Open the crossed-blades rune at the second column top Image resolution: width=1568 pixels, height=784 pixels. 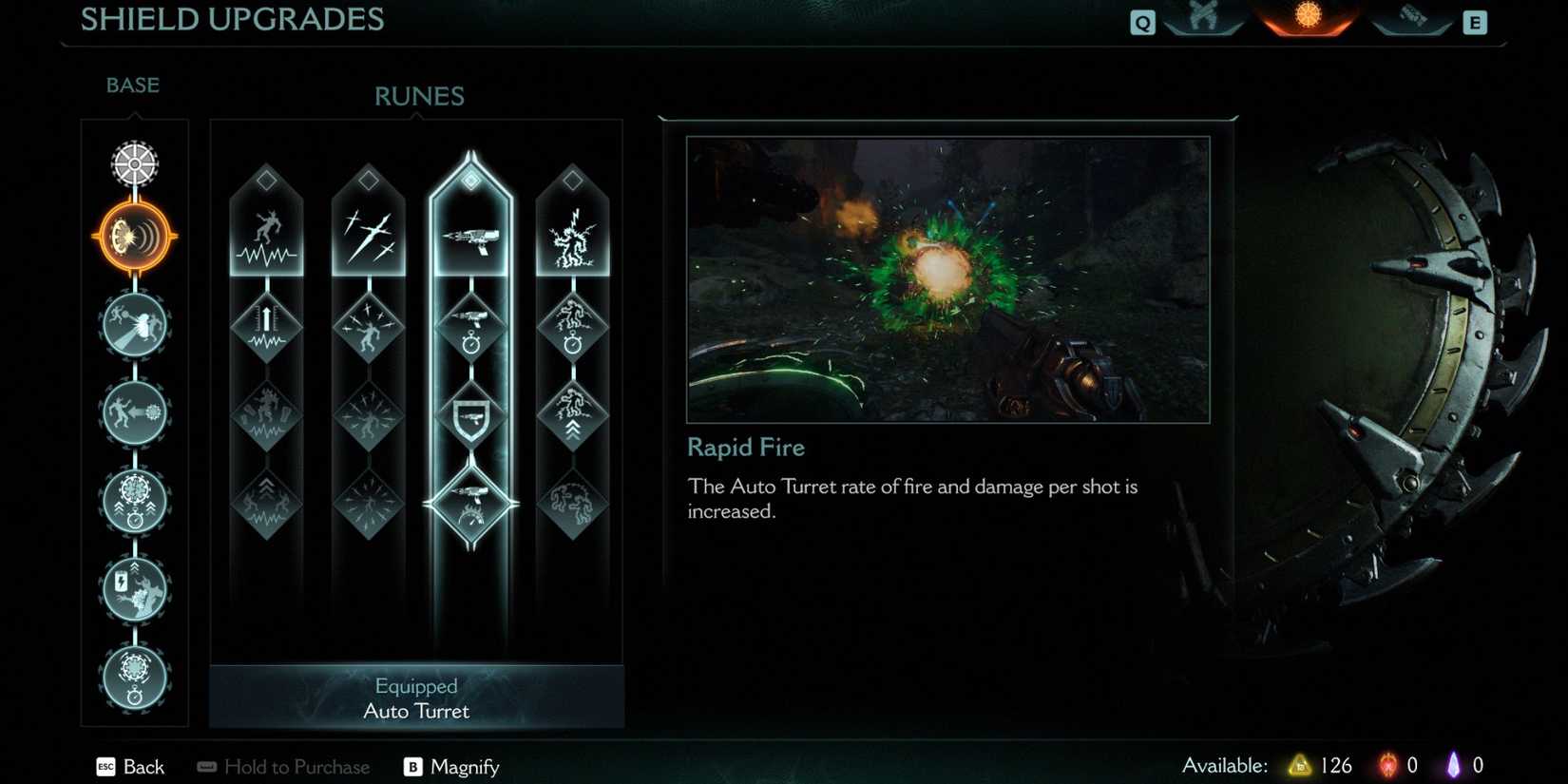(370, 233)
